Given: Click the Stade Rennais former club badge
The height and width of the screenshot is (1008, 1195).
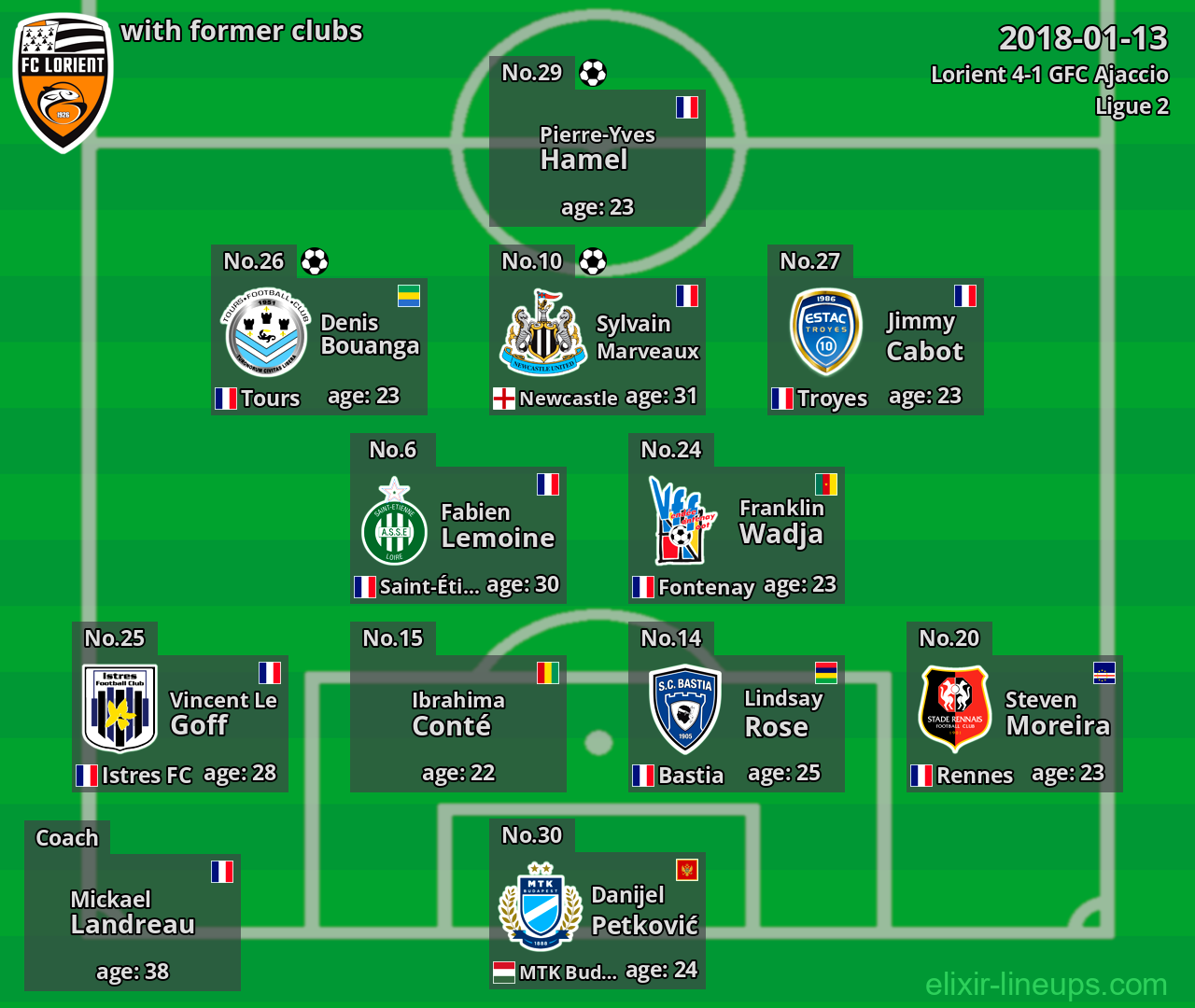Looking at the screenshot, I should click(954, 708).
